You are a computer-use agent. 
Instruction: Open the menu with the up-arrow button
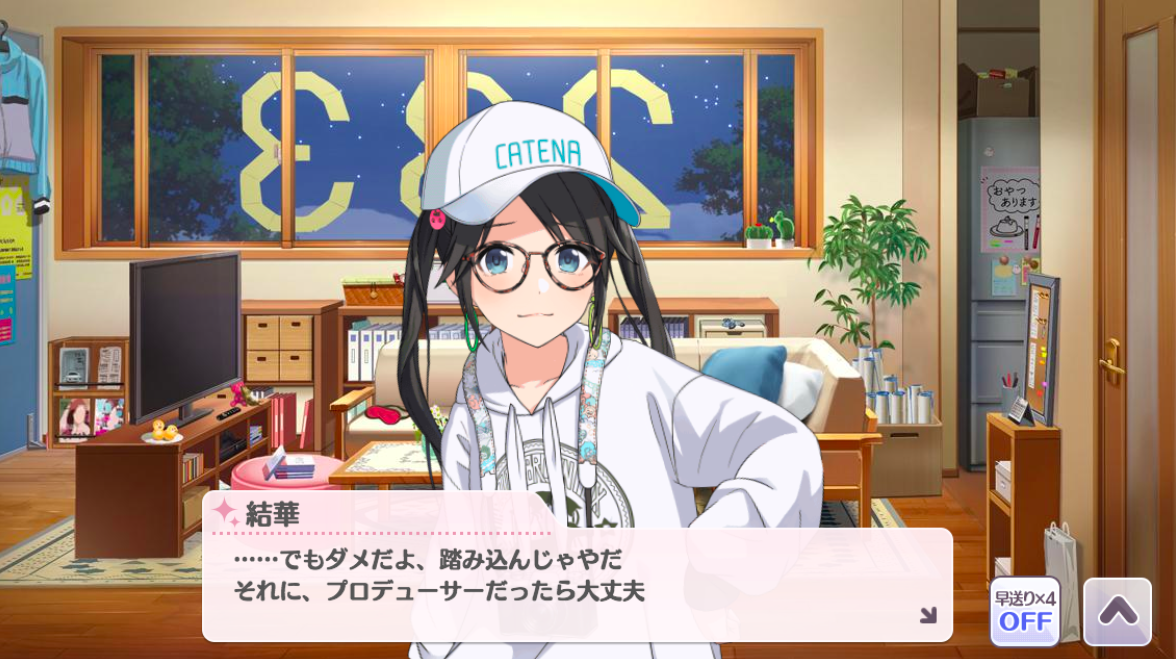[x=1117, y=611]
